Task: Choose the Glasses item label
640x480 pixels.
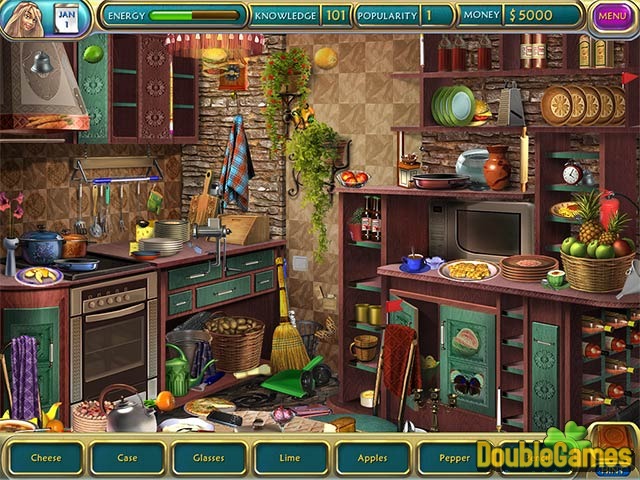Action: pyautogui.click(x=209, y=458)
